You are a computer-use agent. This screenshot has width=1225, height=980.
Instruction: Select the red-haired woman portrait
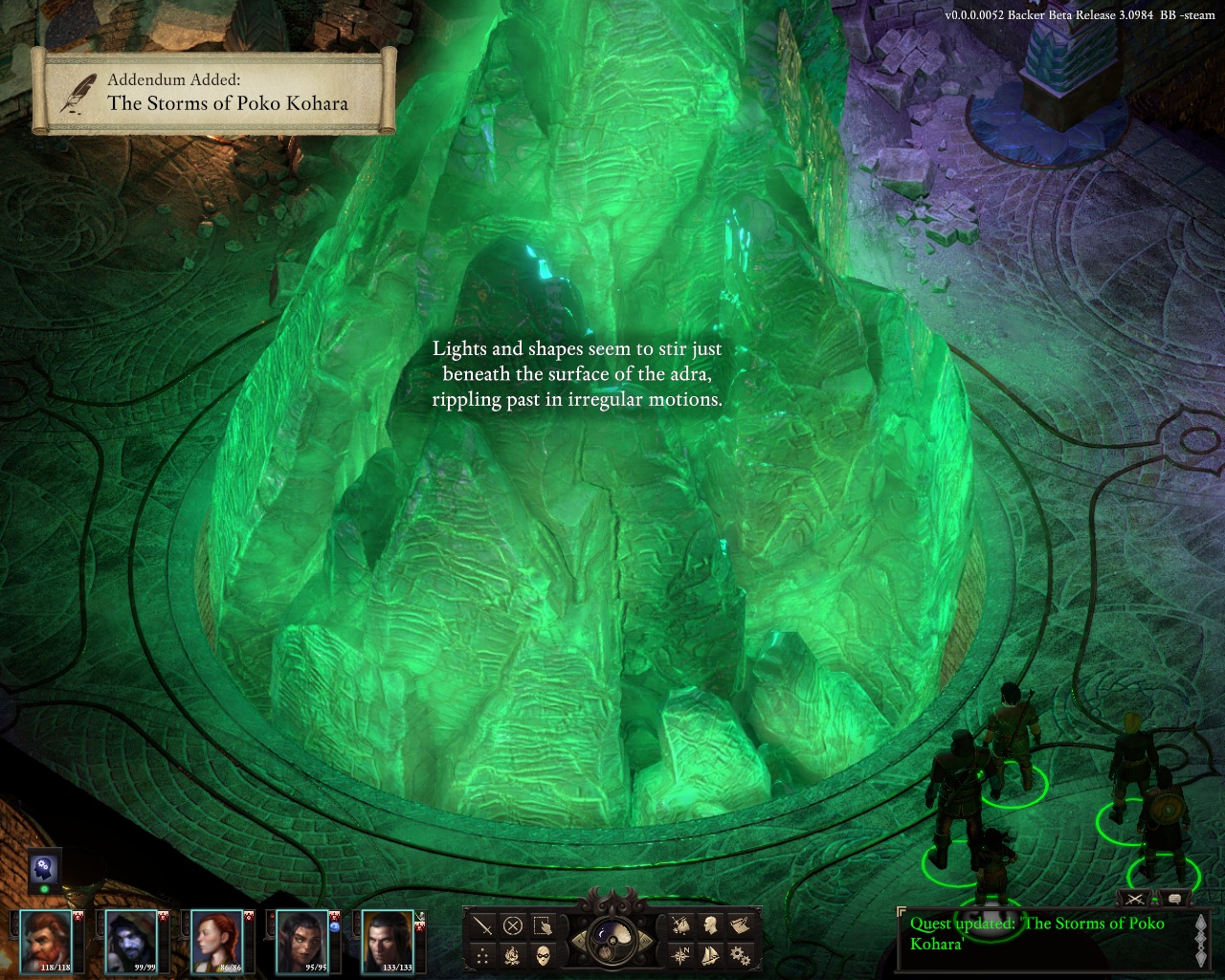(216, 940)
